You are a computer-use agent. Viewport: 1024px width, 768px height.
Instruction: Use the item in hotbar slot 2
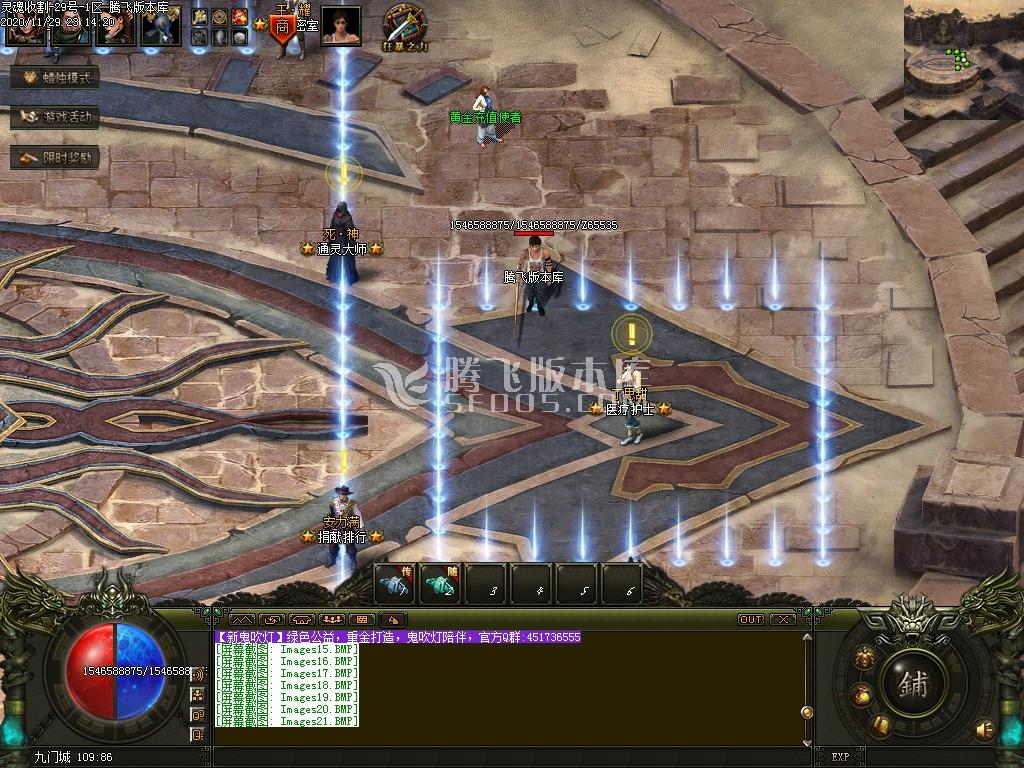[440, 583]
